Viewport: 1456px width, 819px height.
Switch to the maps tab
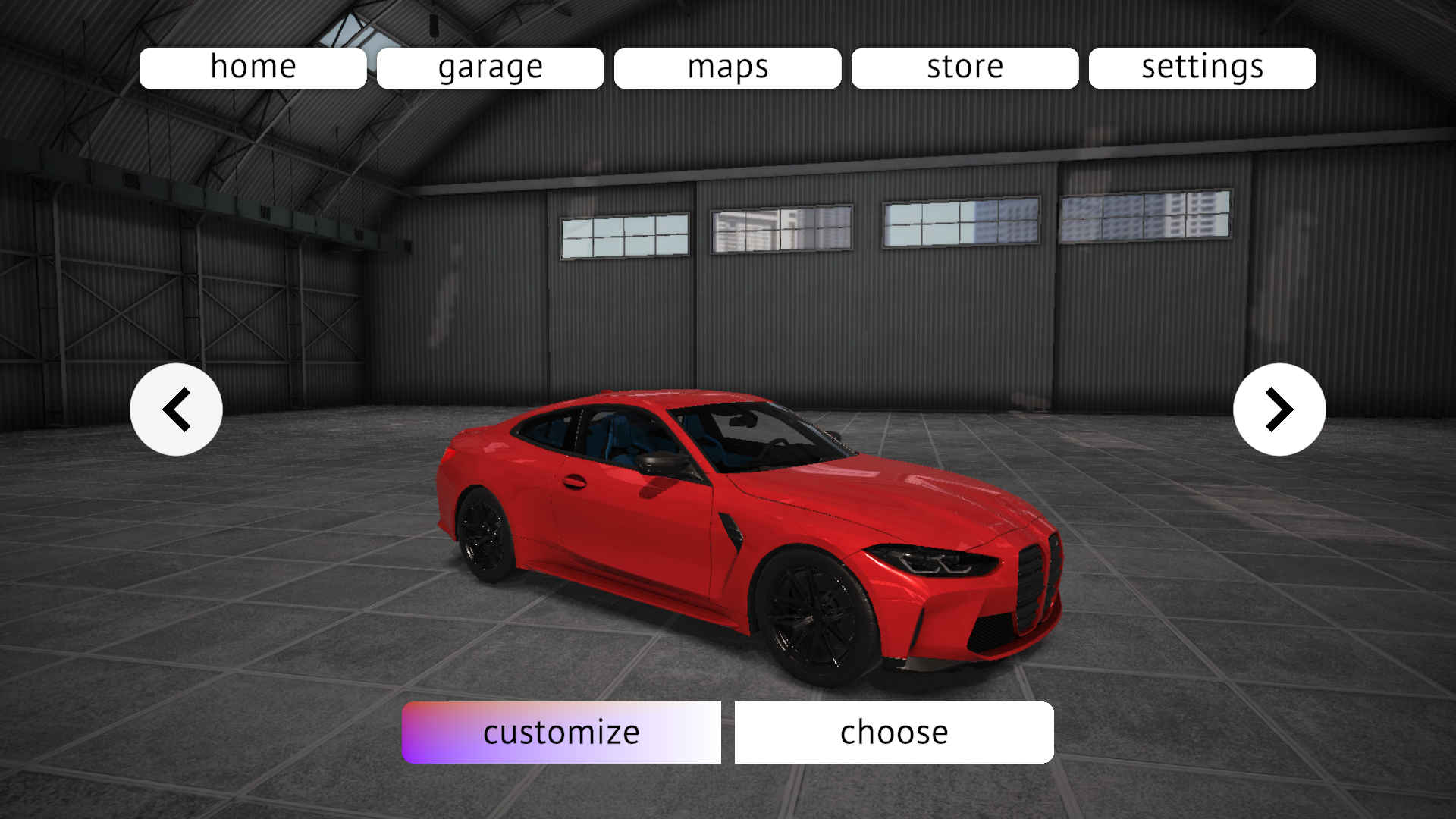pos(727,68)
